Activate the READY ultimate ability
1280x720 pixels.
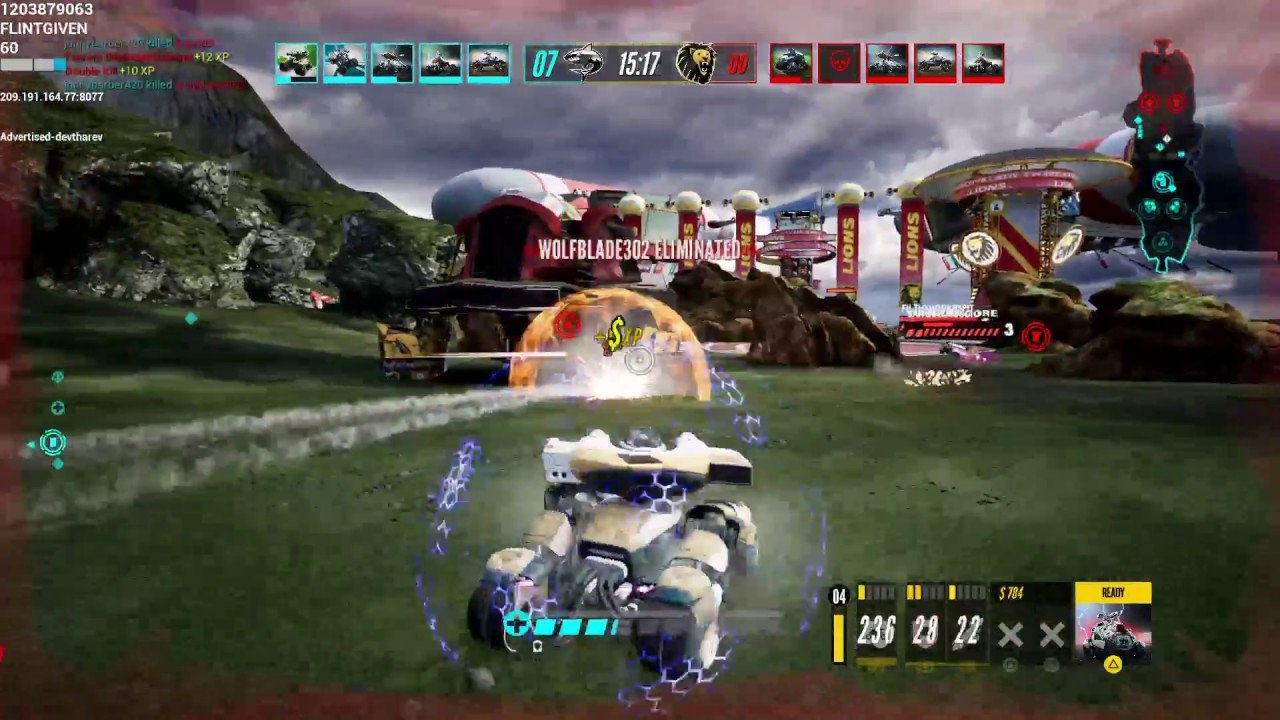[1112, 624]
